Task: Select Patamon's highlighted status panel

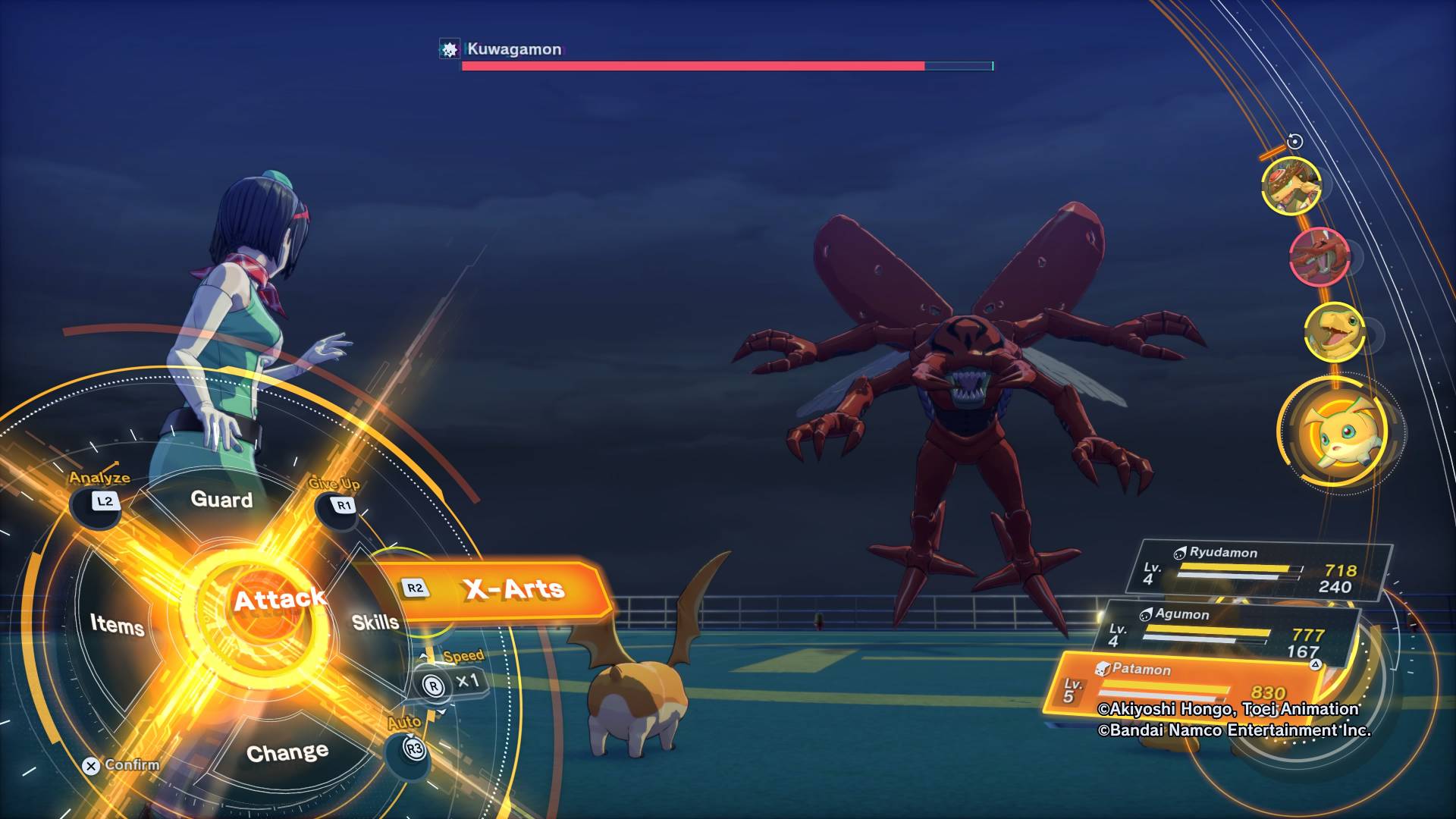Action: [1183, 685]
